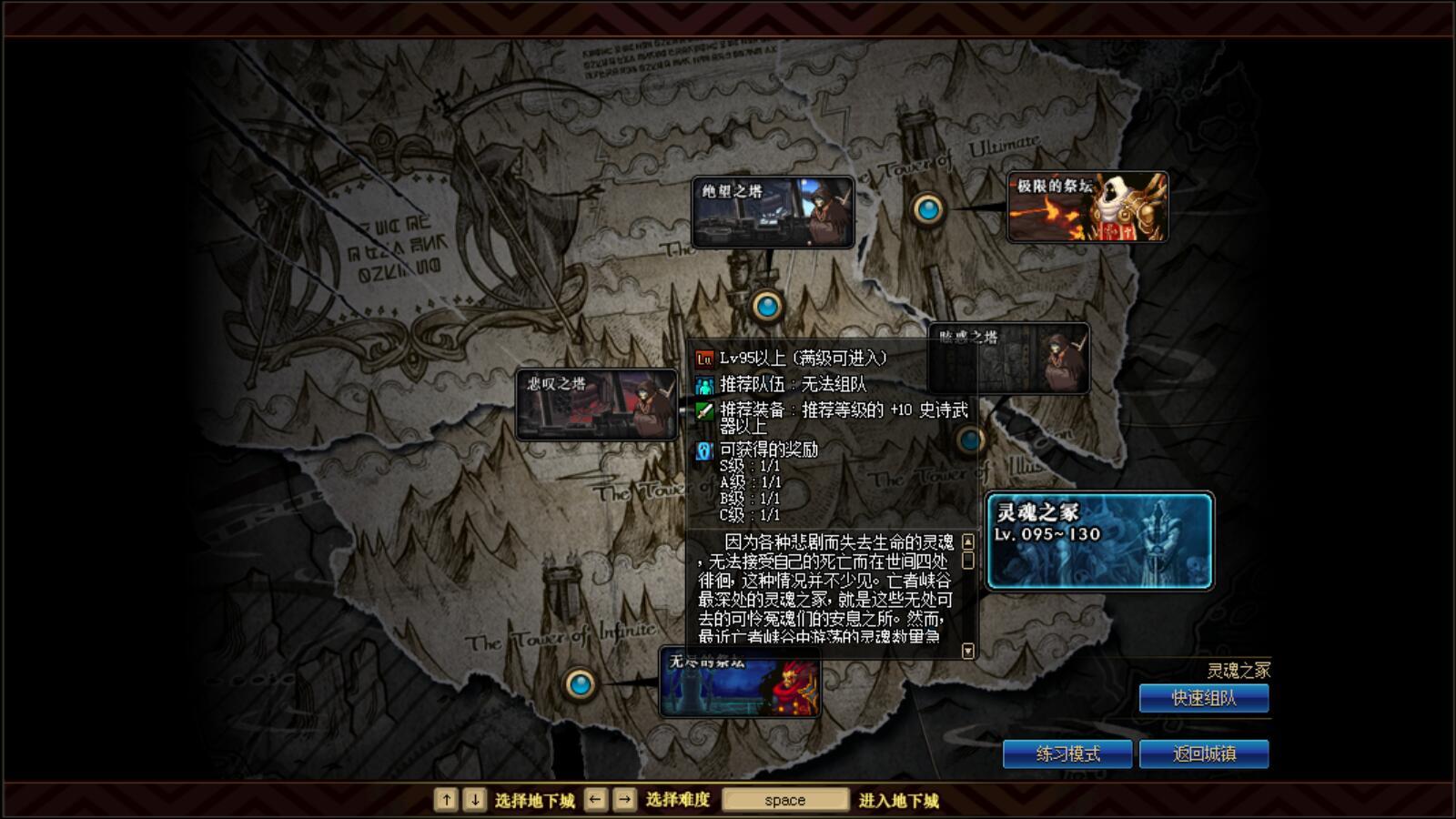Click the recommended party (推荐队伍) icon
Viewport: 1456px width, 819px height.
pos(703,385)
